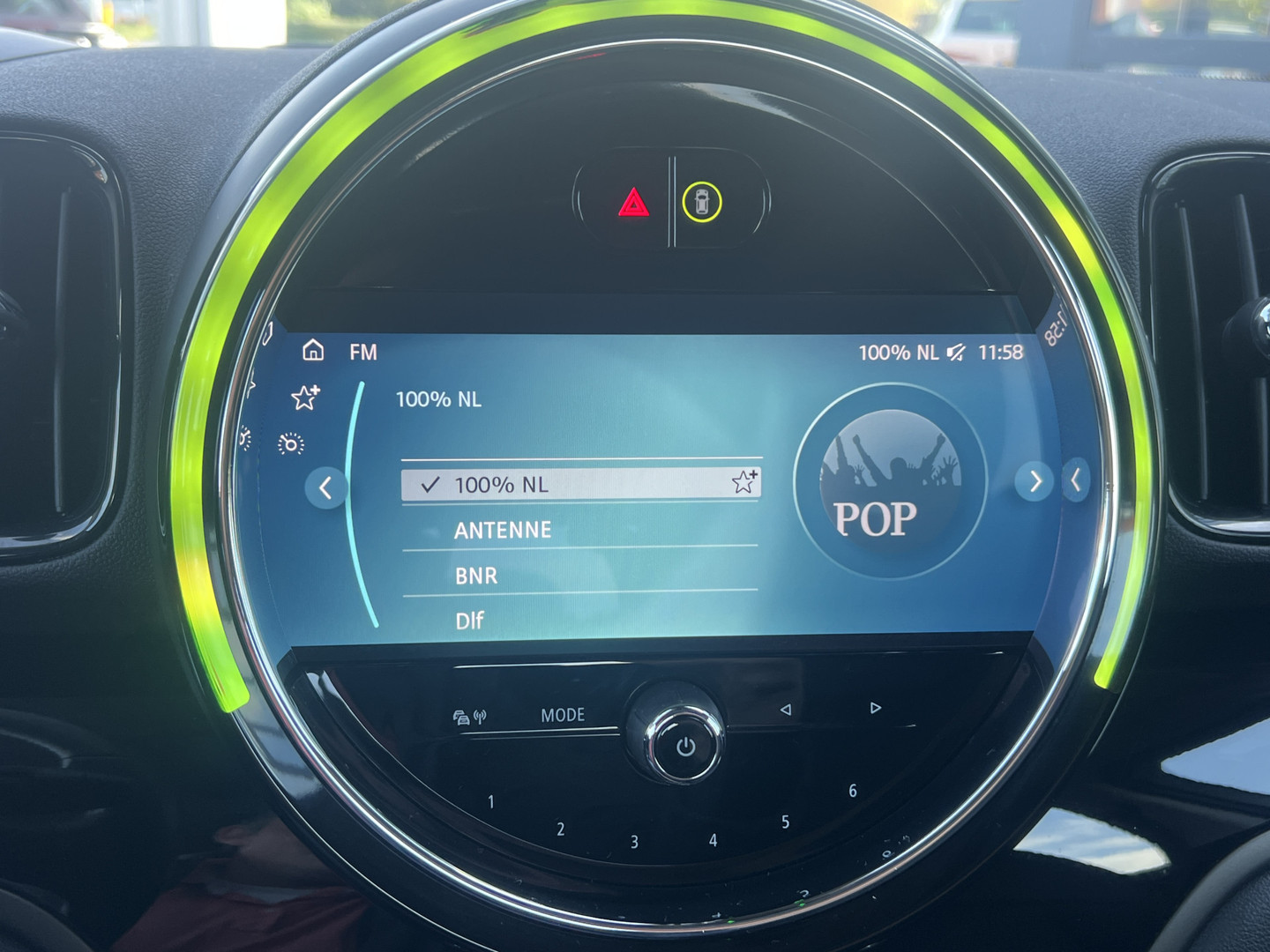Tap the add-favorite star icon in sidebar
The height and width of the screenshot is (952, 1270).
pyautogui.click(x=303, y=398)
